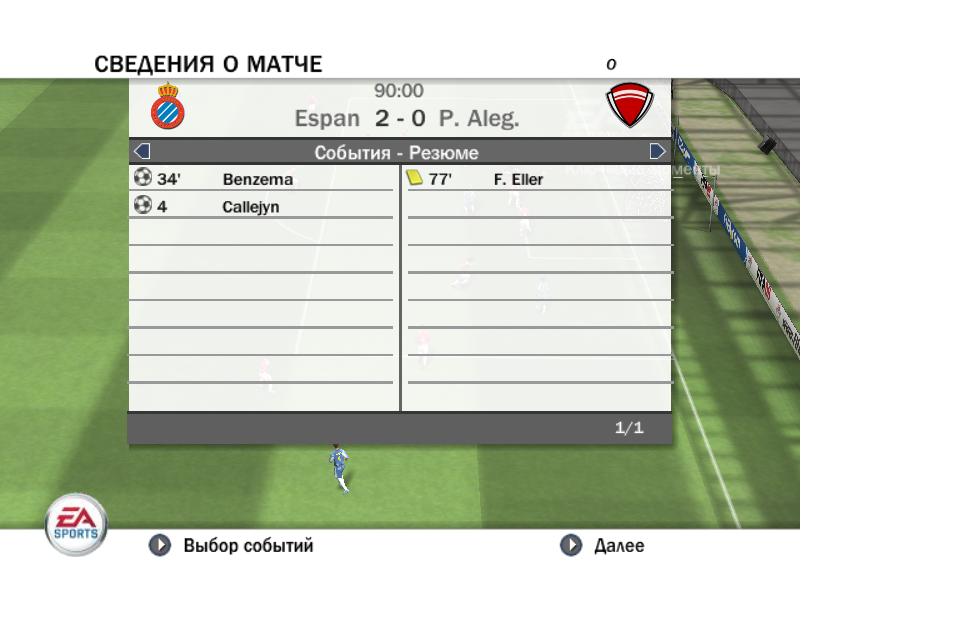Switch to next summary page with right arrow
Screen dimensions: 962x619
tap(658, 152)
